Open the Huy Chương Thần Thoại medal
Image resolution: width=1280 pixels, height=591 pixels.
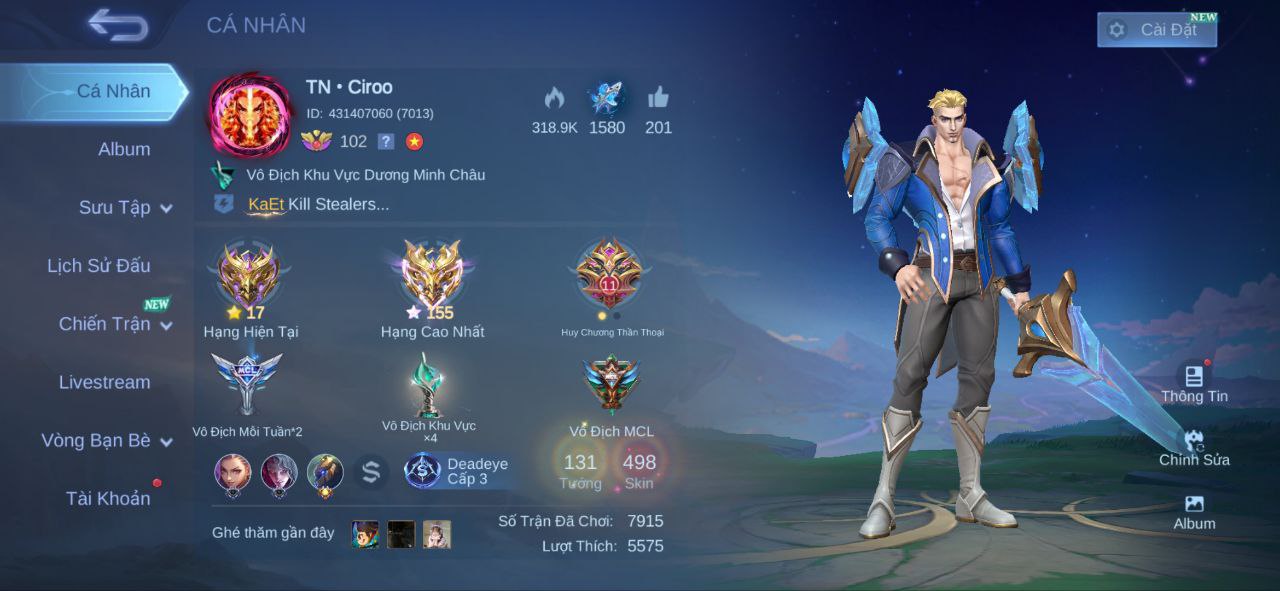[610, 275]
